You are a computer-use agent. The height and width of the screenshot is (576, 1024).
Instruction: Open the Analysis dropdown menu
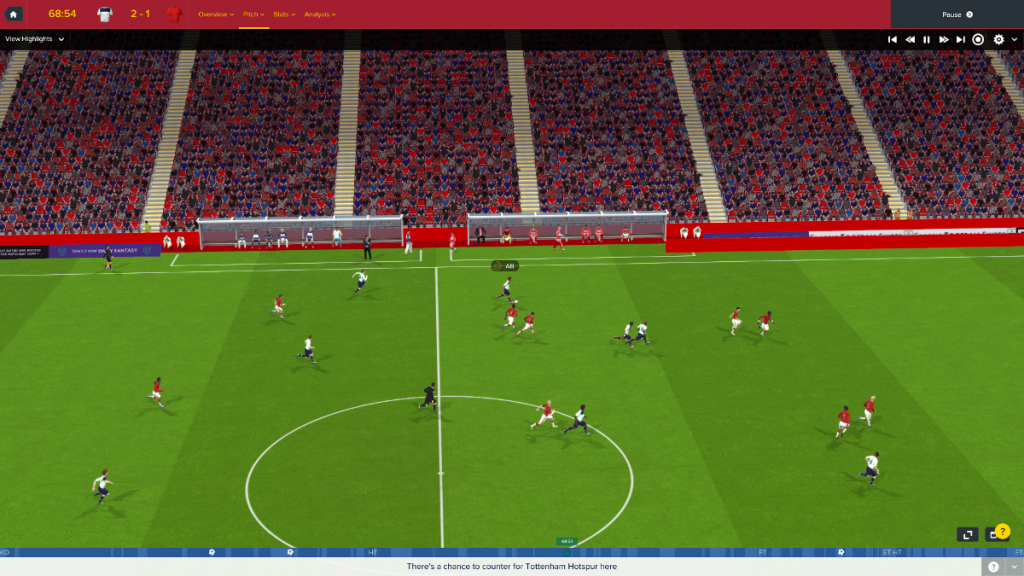[320, 15]
